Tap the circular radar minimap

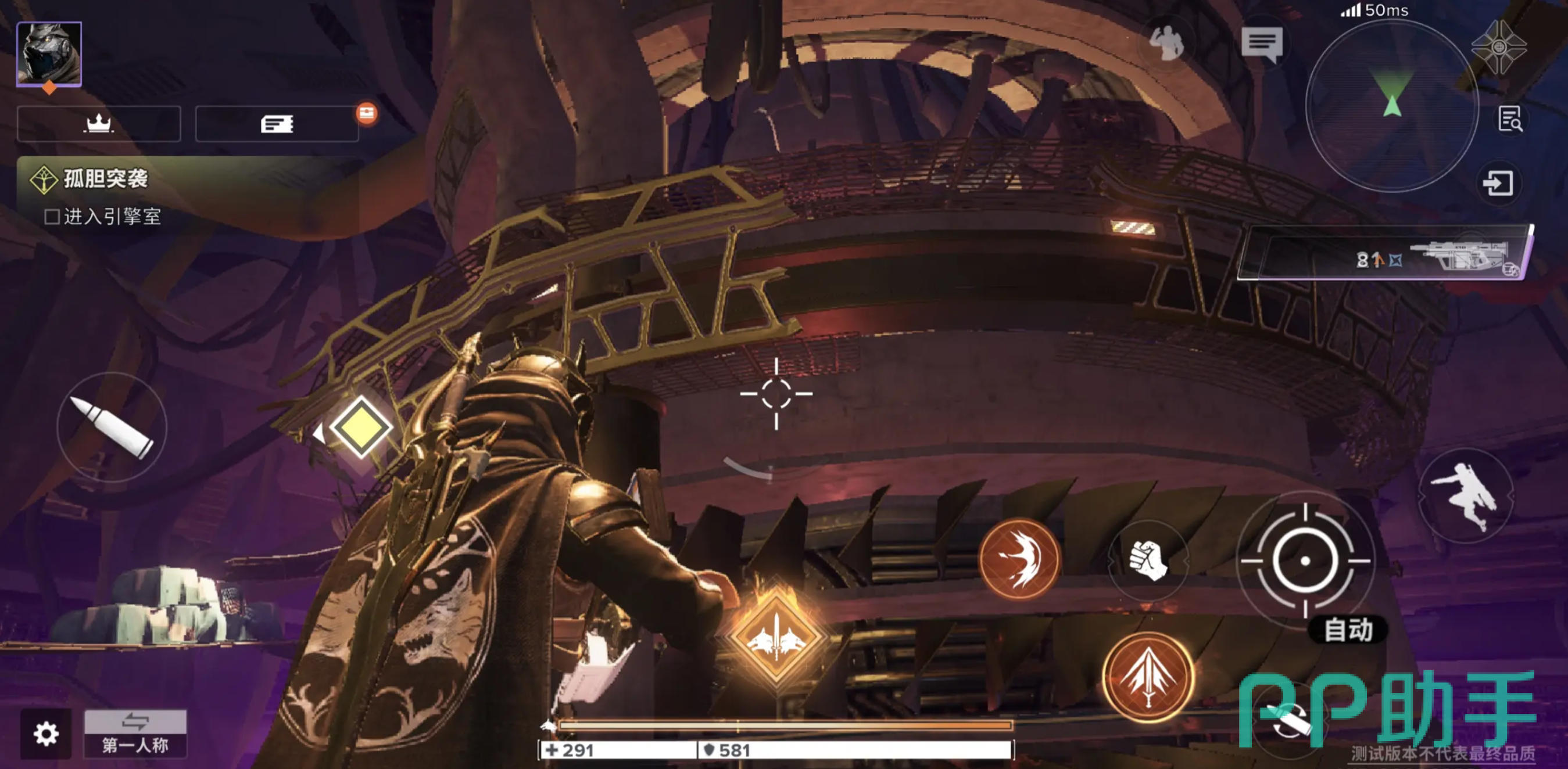(1391, 106)
